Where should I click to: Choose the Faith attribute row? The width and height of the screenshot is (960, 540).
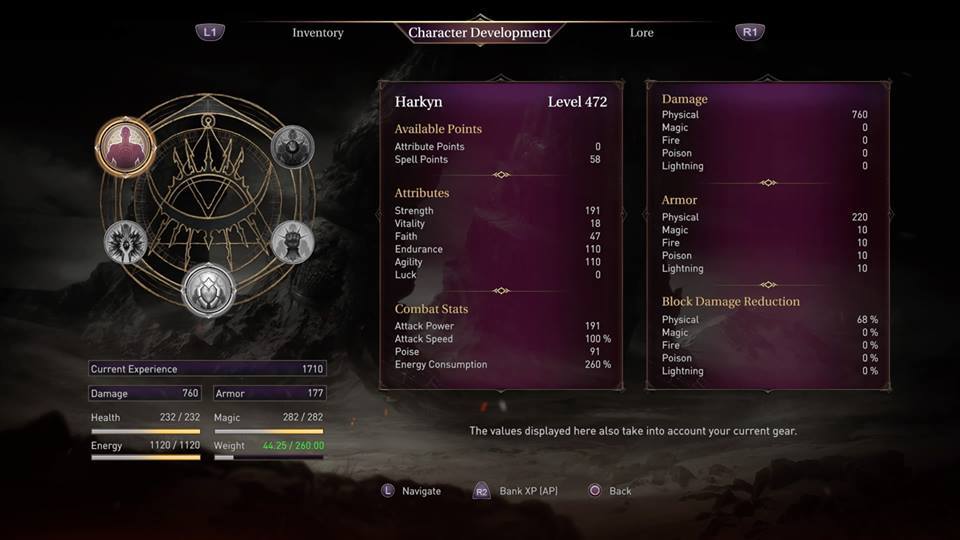[497, 237]
